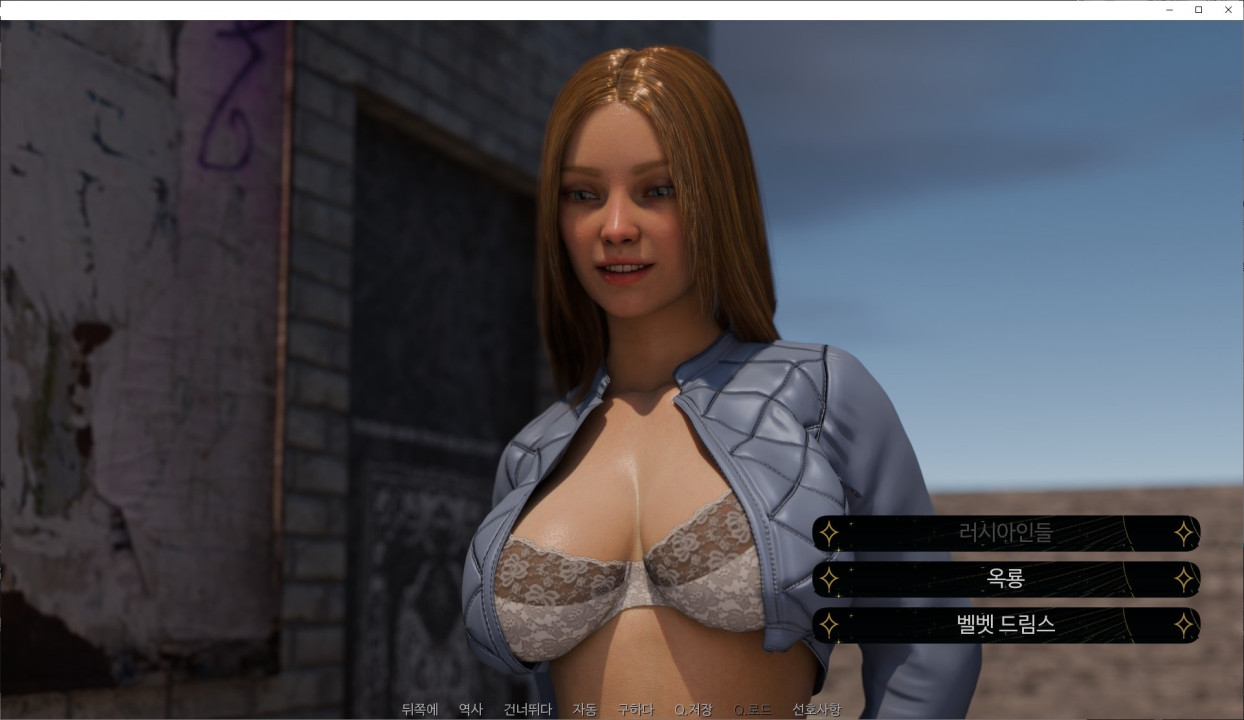This screenshot has height=720, width=1244.
Task: Close the game window
Action: click(x=1228, y=10)
